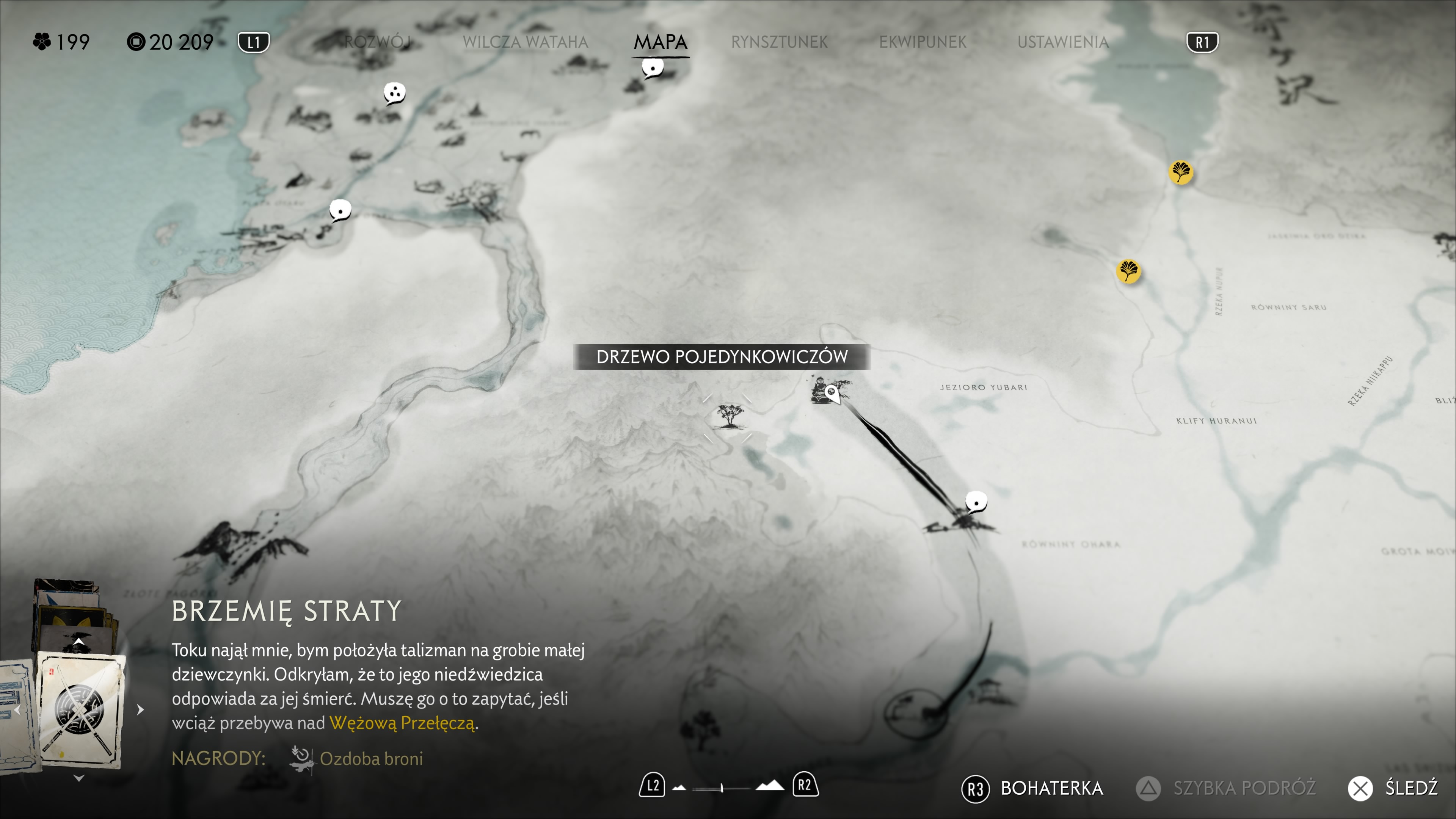Image resolution: width=1456 pixels, height=819 pixels.
Task: Select the speech bubble marker near Równiny Ohara
Action: point(976,501)
